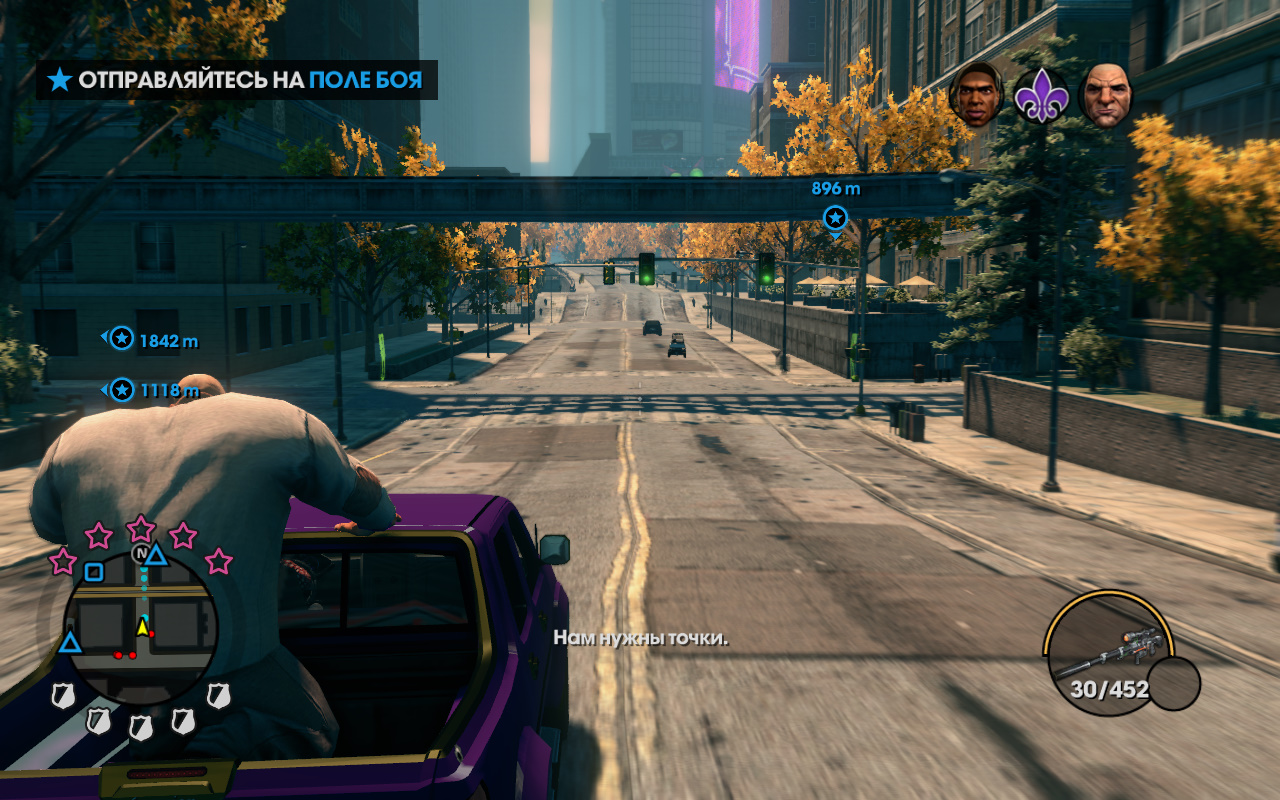Click the 896 m objective waypoint marker
The image size is (1280, 800).
[x=835, y=217]
